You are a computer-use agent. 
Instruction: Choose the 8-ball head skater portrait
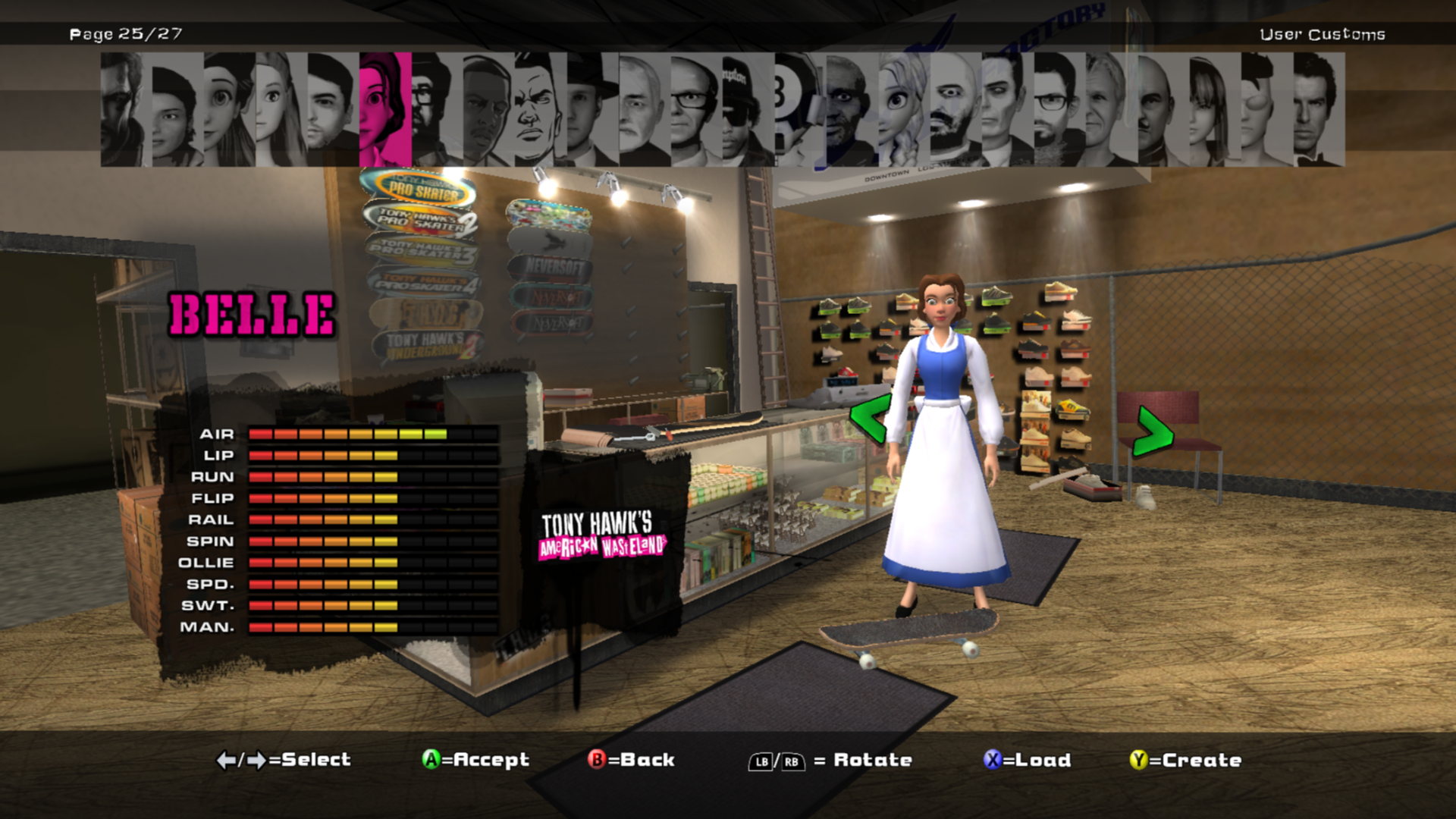pos(798,109)
